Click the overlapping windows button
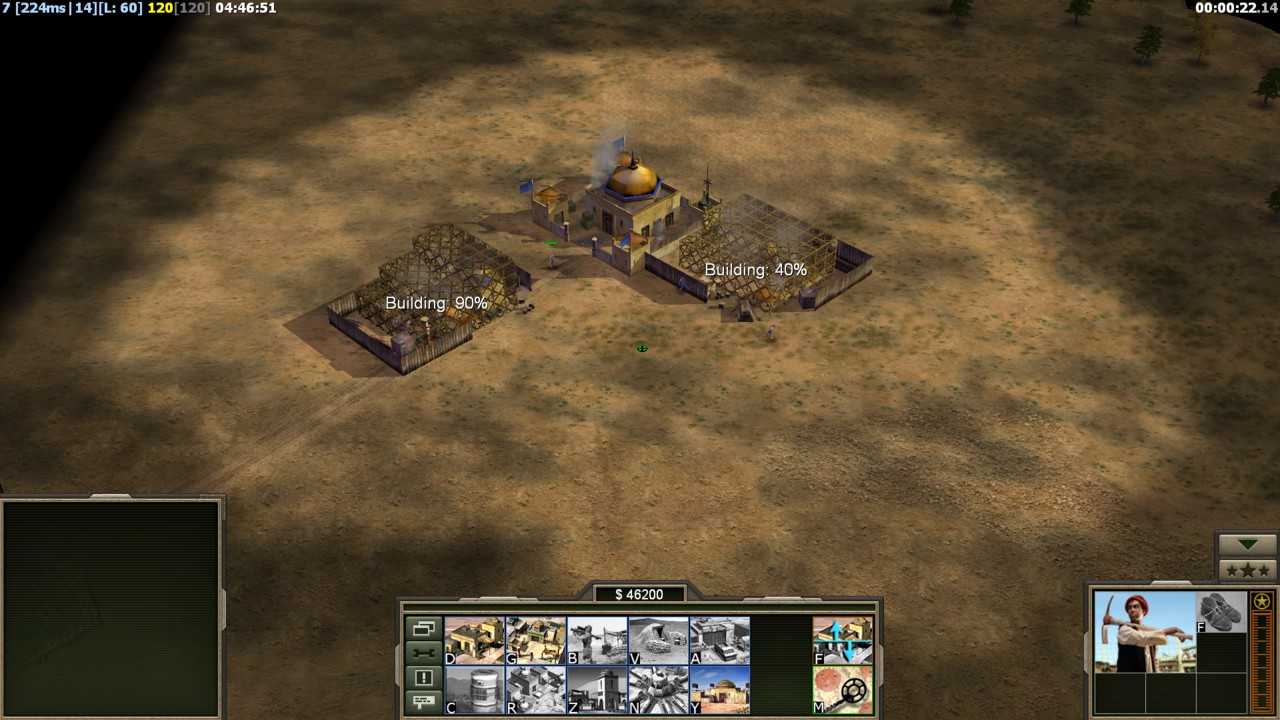 pyautogui.click(x=423, y=629)
